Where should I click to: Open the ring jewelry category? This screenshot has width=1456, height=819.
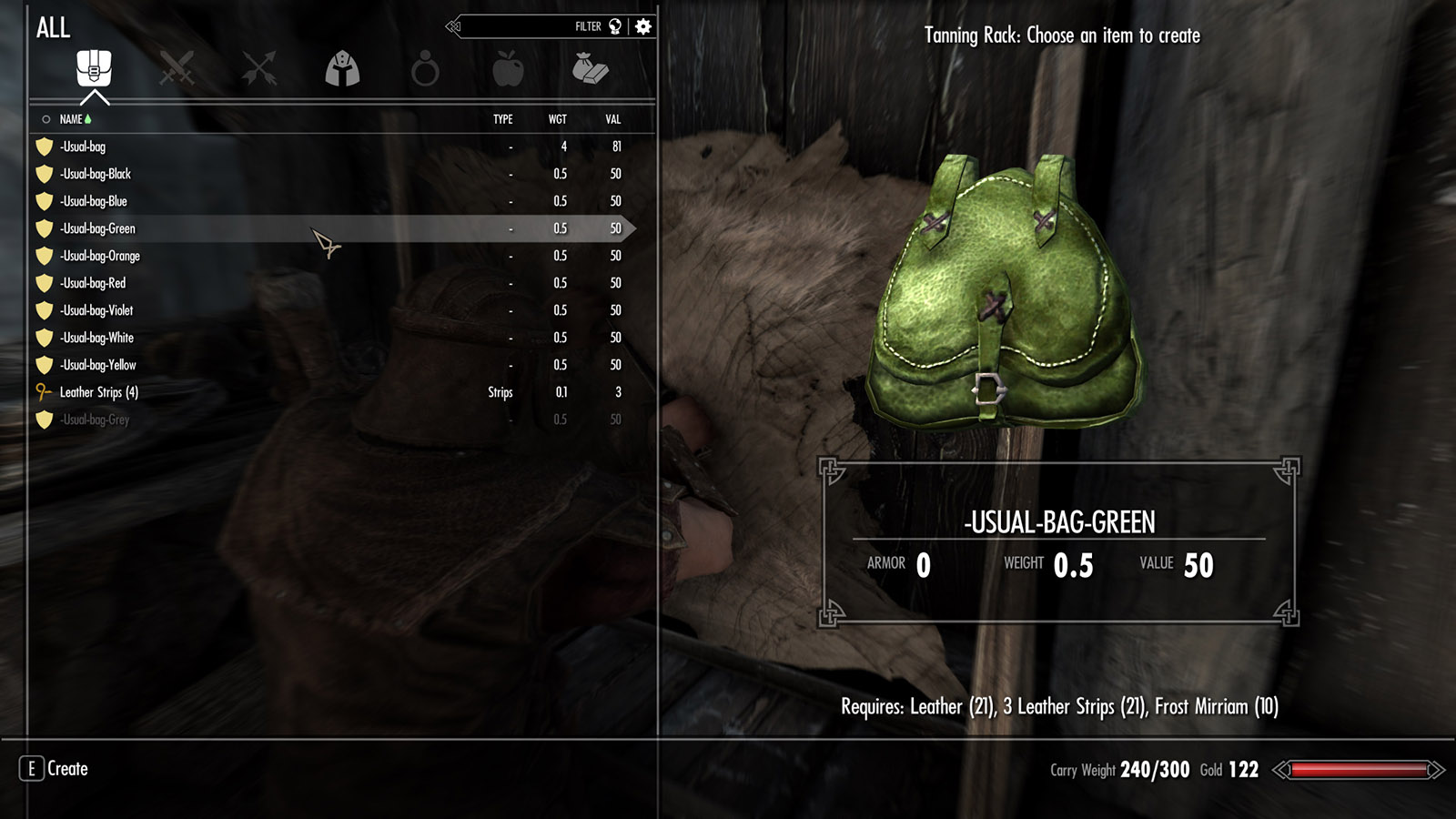425,69
